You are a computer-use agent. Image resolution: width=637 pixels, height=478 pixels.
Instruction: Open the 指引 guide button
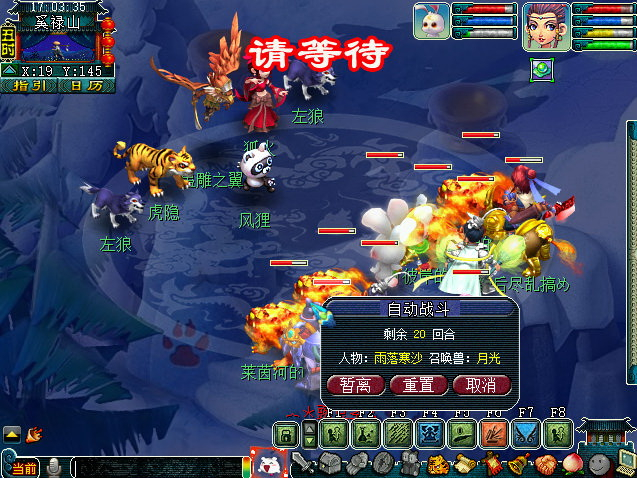click(32, 87)
